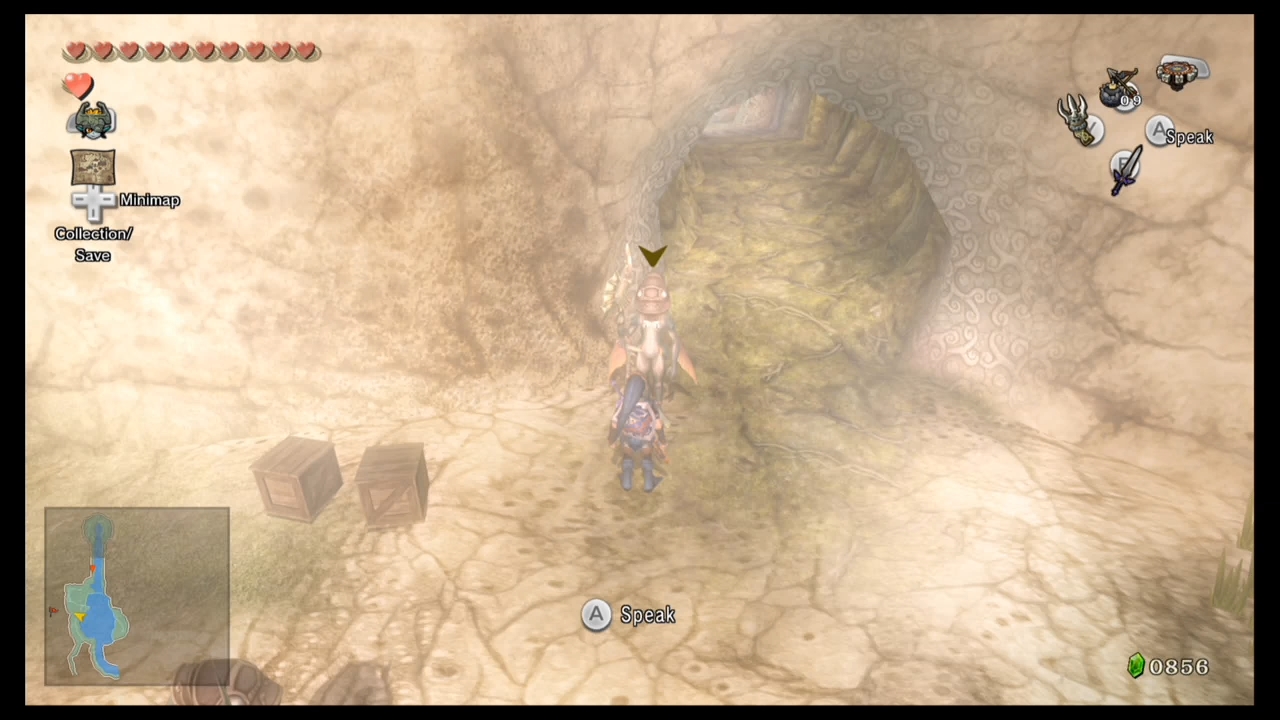Select the Collection/Save label
The height and width of the screenshot is (720, 1280).
coord(93,244)
